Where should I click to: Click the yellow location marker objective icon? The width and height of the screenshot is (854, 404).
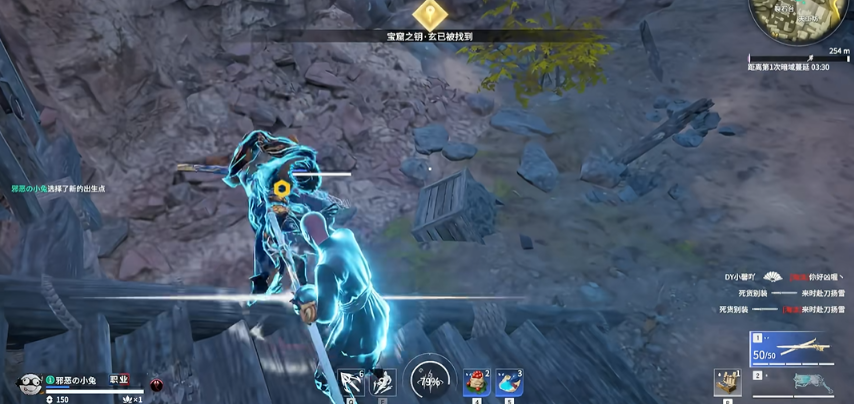coord(432,13)
